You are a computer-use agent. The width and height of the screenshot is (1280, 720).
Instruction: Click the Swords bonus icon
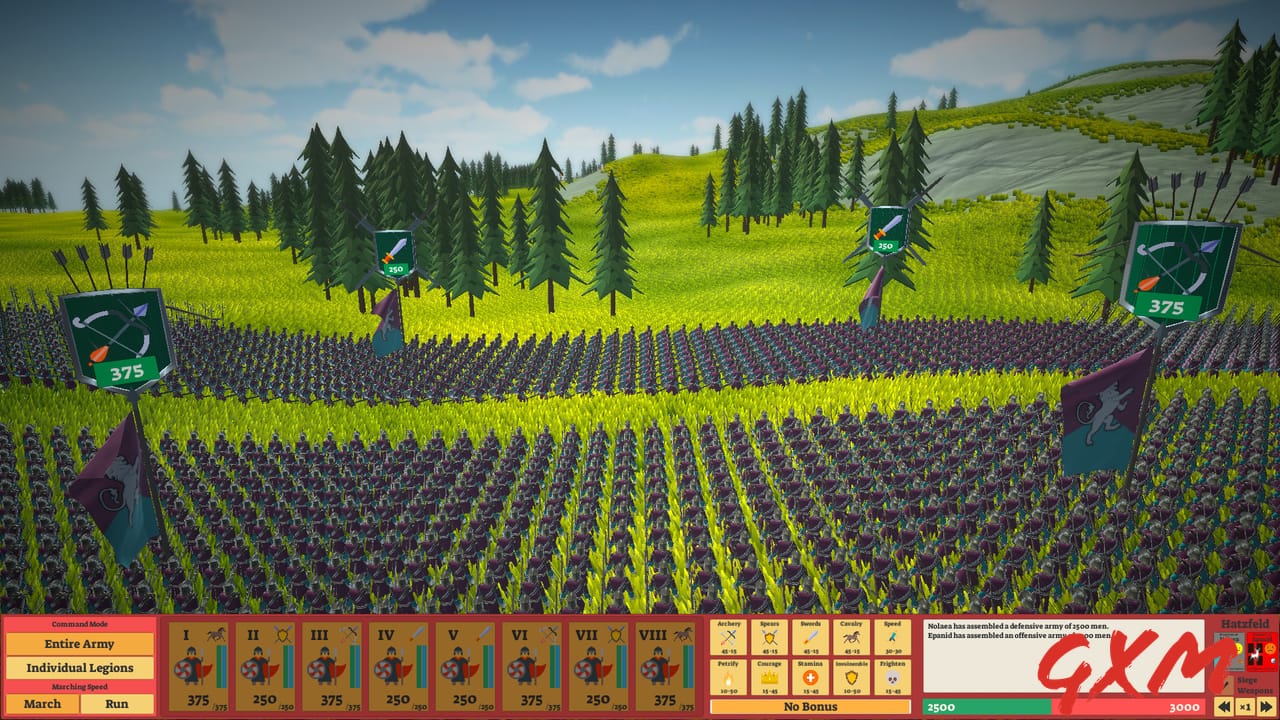tap(809, 637)
